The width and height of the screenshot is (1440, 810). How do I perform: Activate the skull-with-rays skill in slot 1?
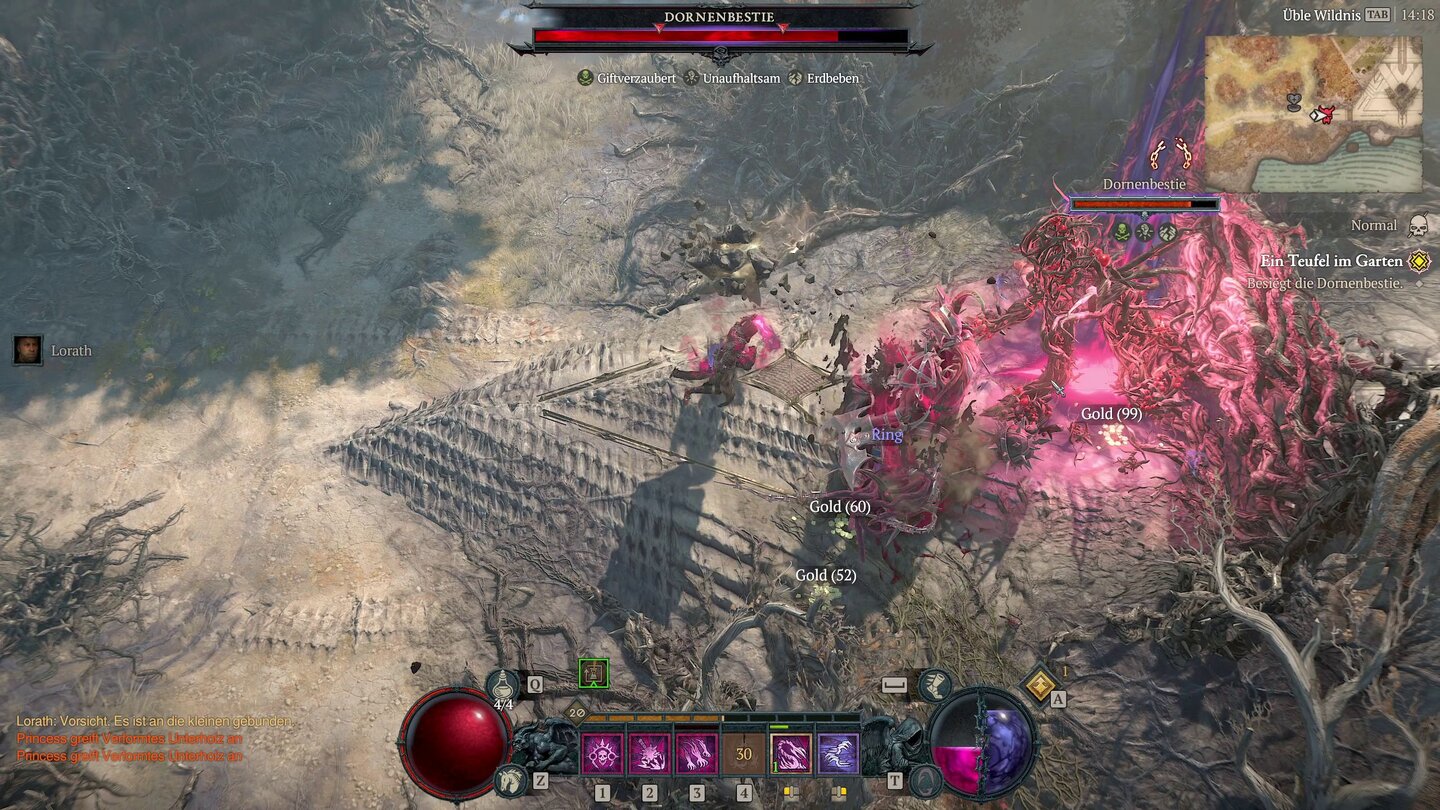tap(603, 755)
